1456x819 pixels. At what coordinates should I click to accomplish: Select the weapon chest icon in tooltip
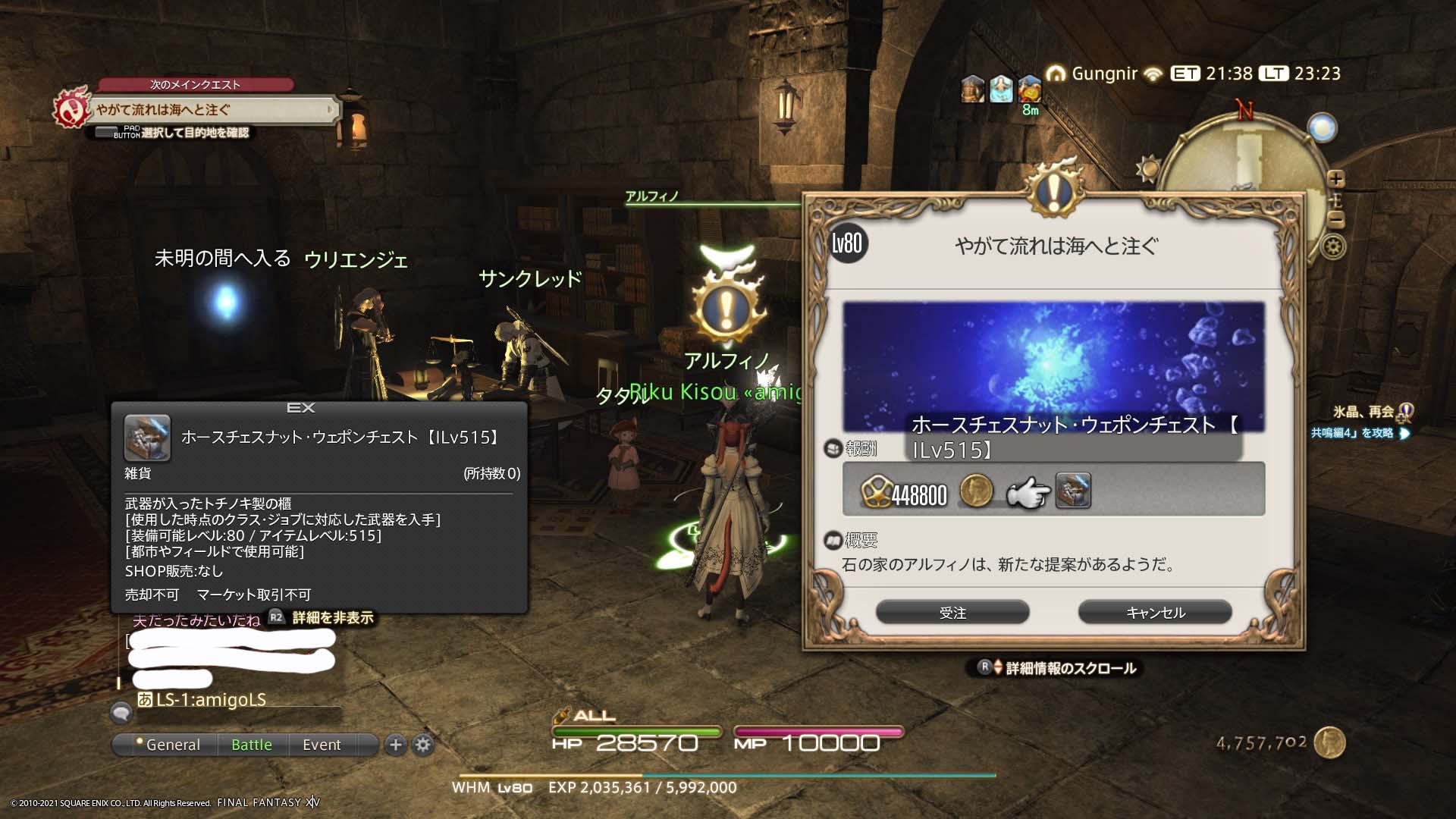[147, 438]
